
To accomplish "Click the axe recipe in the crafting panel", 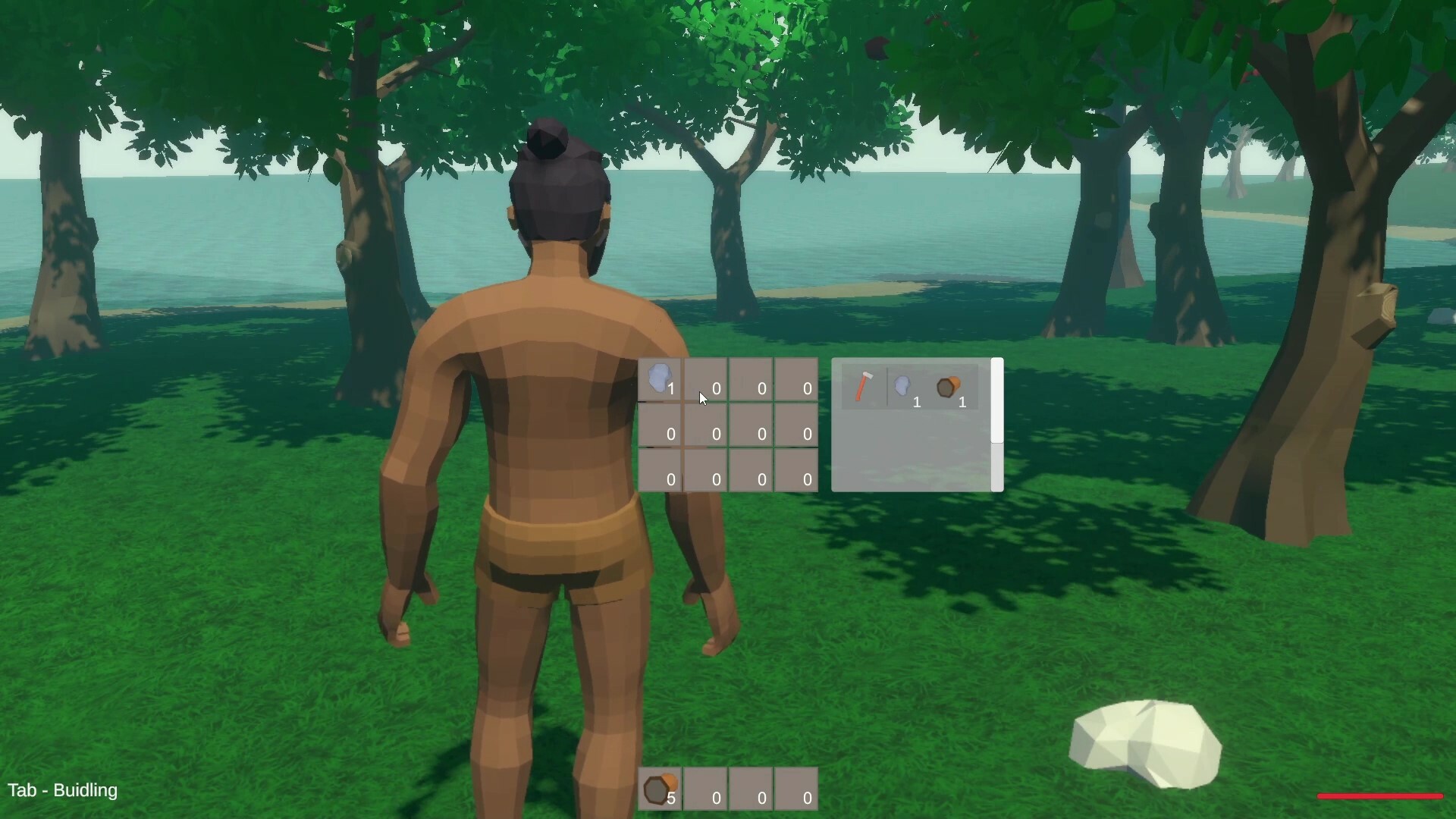I will [863, 387].
